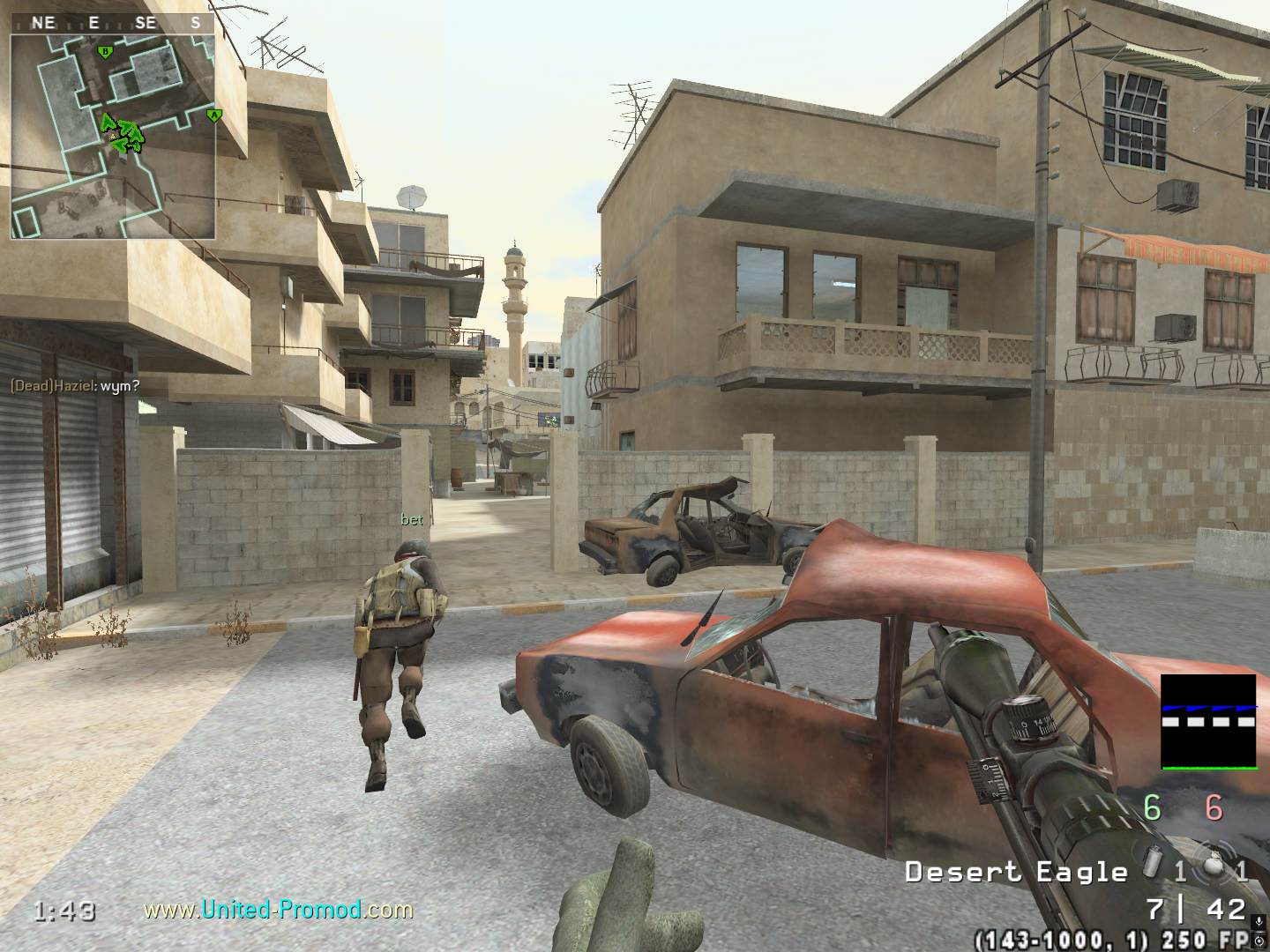This screenshot has height=952, width=1270.
Task: Click the cluster of green teammate arrows
Action: pos(123,134)
